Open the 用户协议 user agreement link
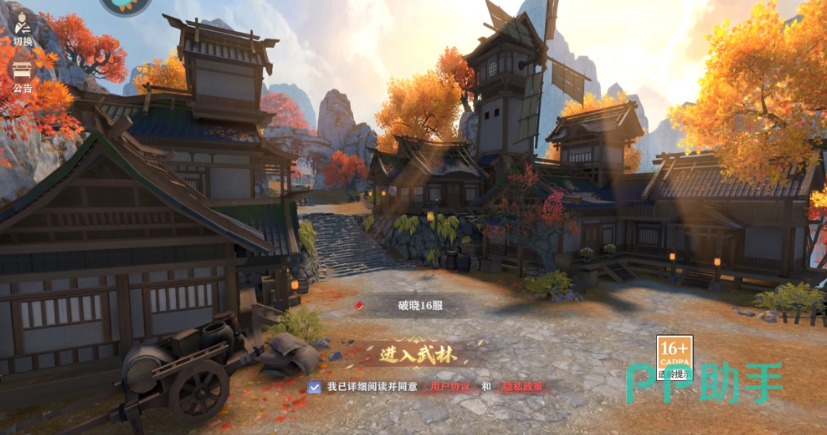Screen dimensions: 827x435 (x=448, y=386)
